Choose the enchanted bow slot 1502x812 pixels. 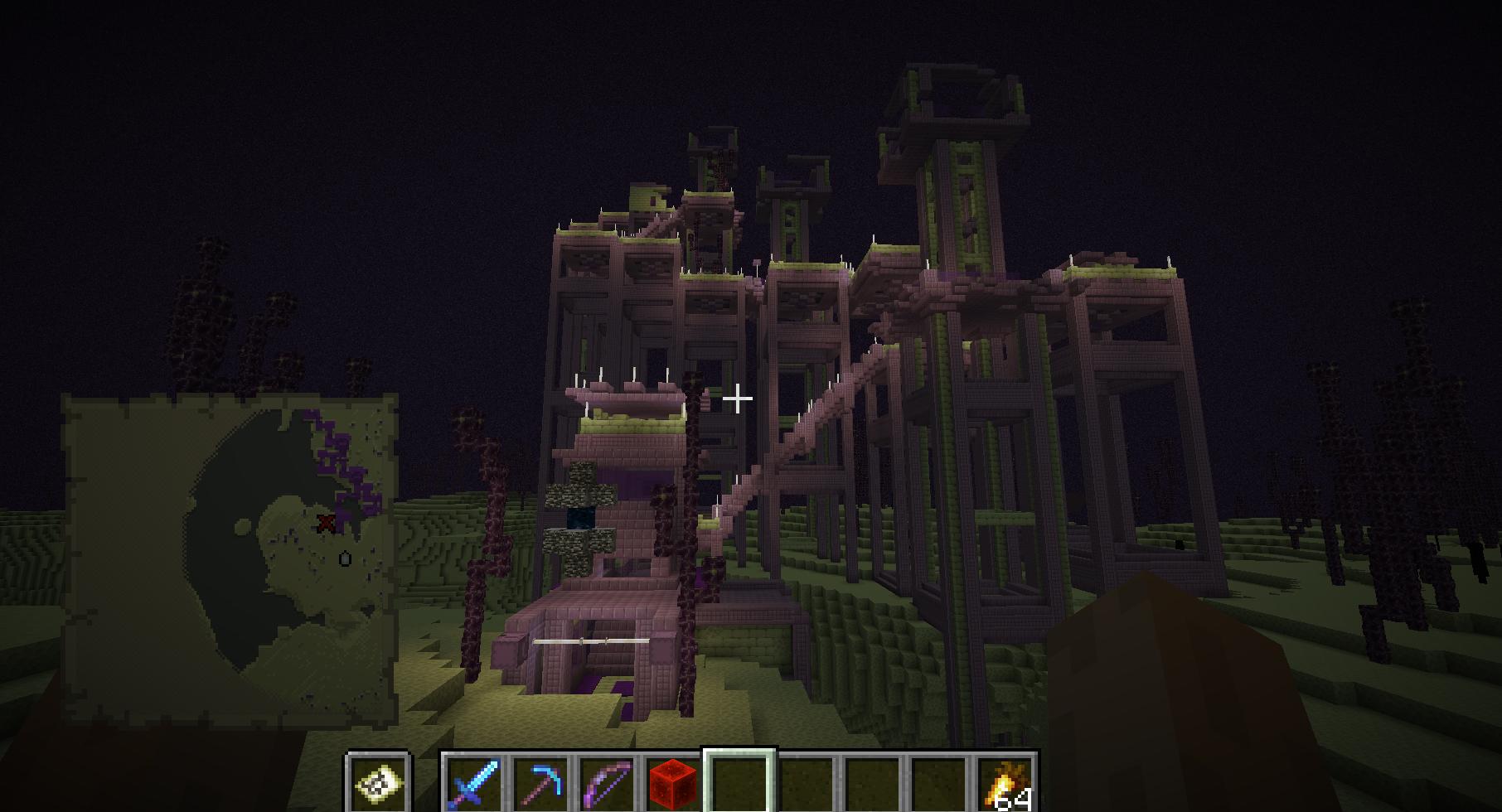(608, 782)
